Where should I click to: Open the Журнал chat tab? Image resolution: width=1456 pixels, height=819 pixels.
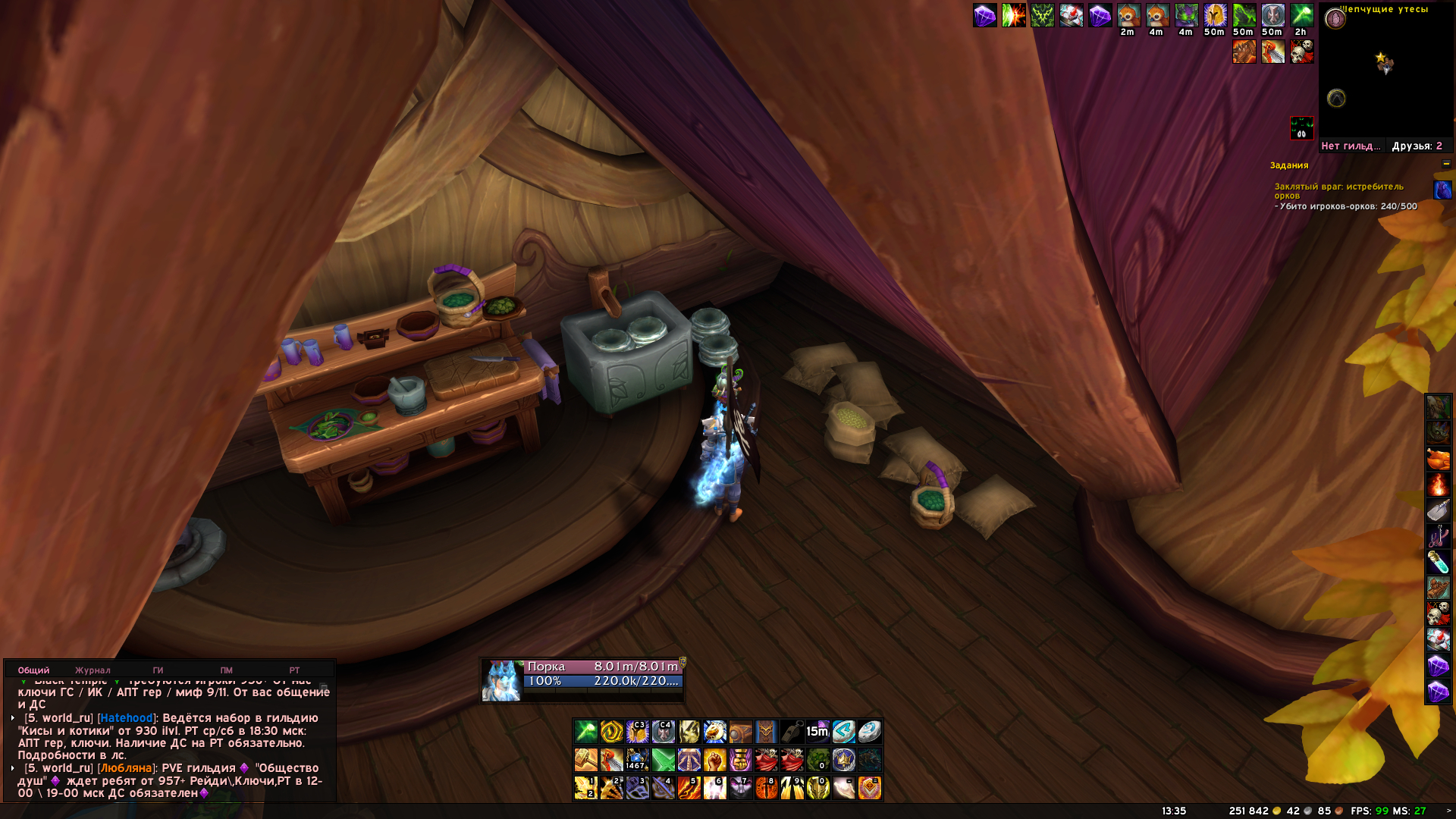coord(93,670)
